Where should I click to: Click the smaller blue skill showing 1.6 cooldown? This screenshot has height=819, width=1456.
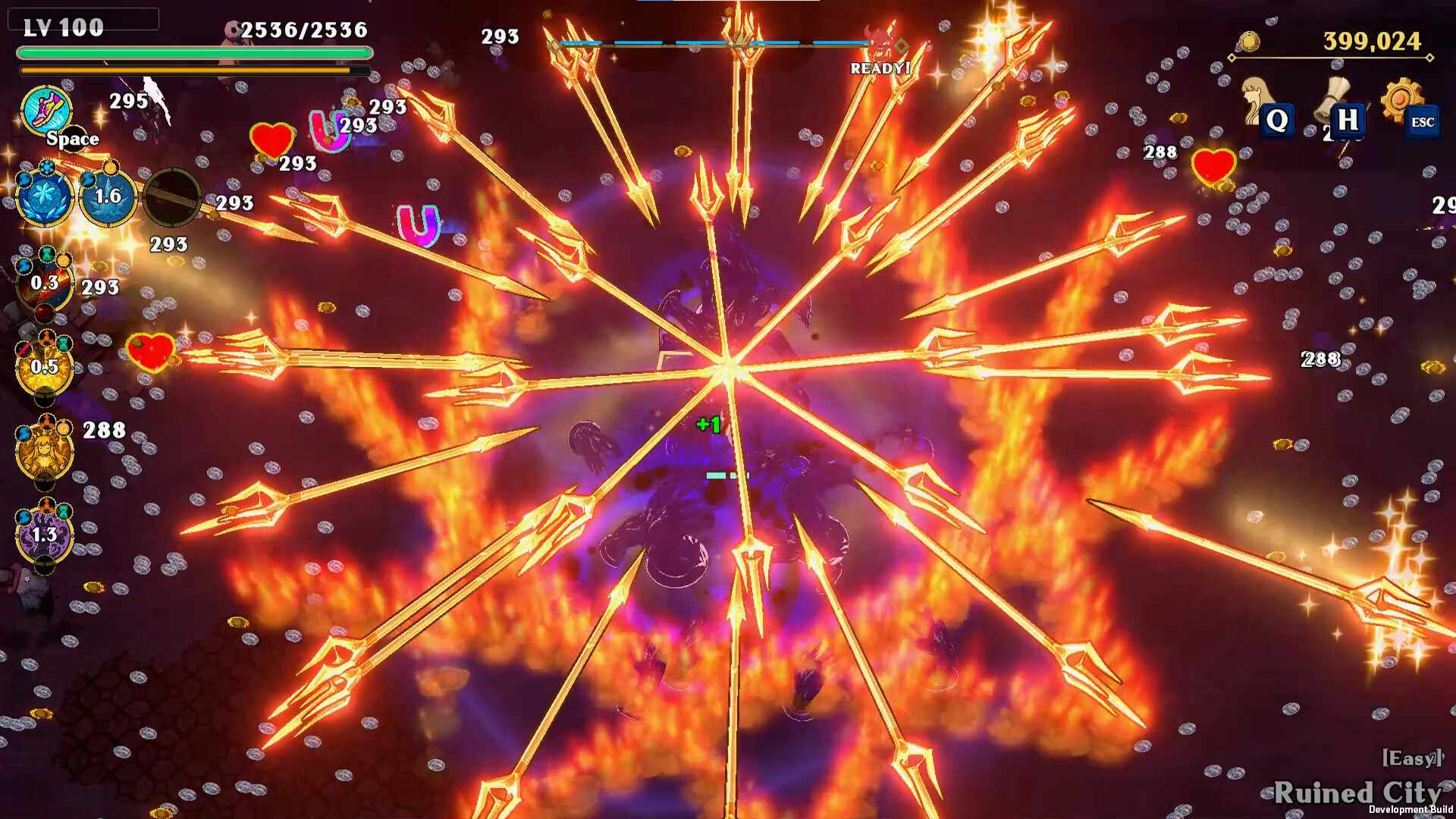(x=108, y=197)
